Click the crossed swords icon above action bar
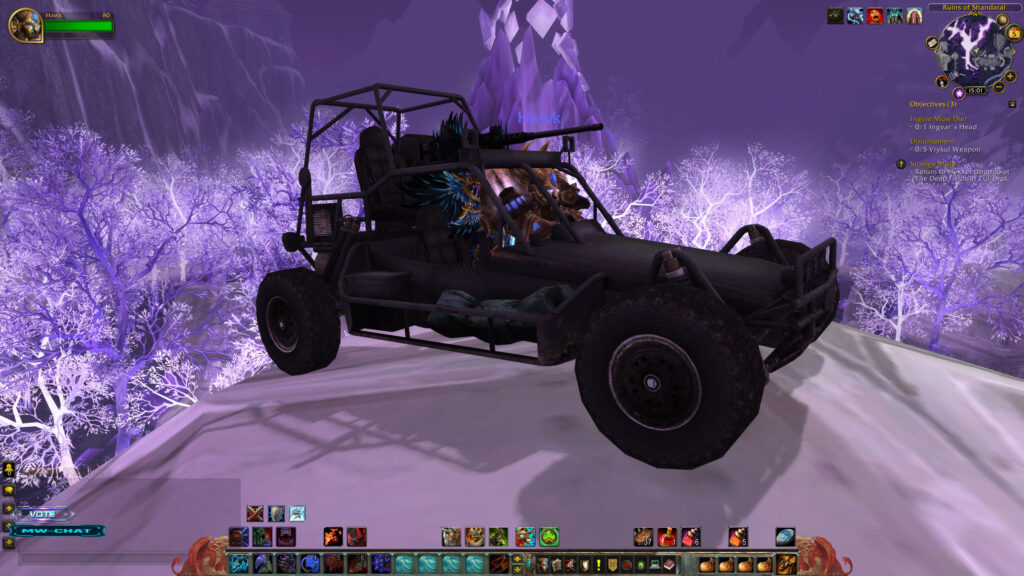This screenshot has width=1024, height=576. (x=255, y=513)
